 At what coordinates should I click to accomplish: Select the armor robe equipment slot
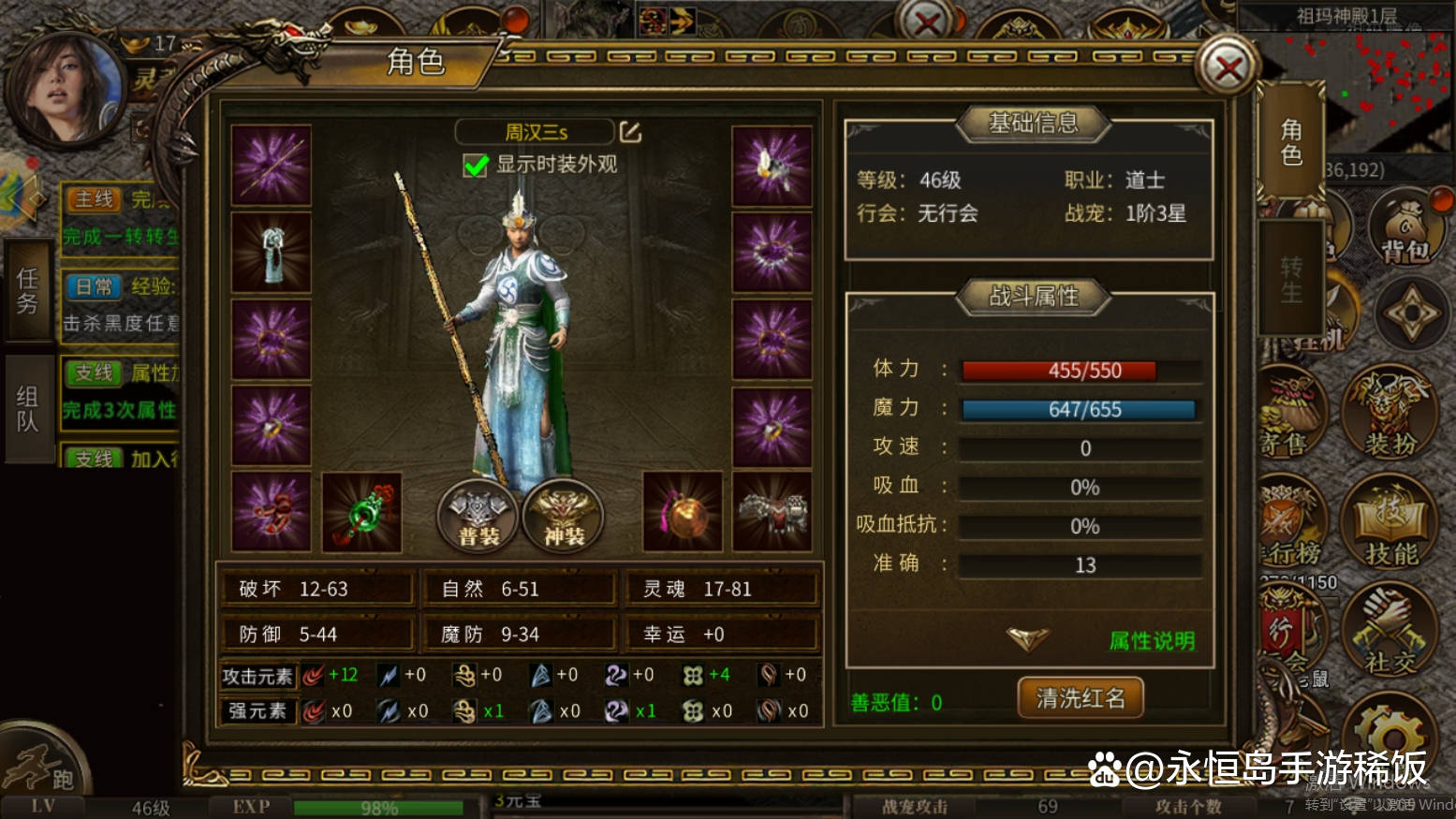click(272, 252)
